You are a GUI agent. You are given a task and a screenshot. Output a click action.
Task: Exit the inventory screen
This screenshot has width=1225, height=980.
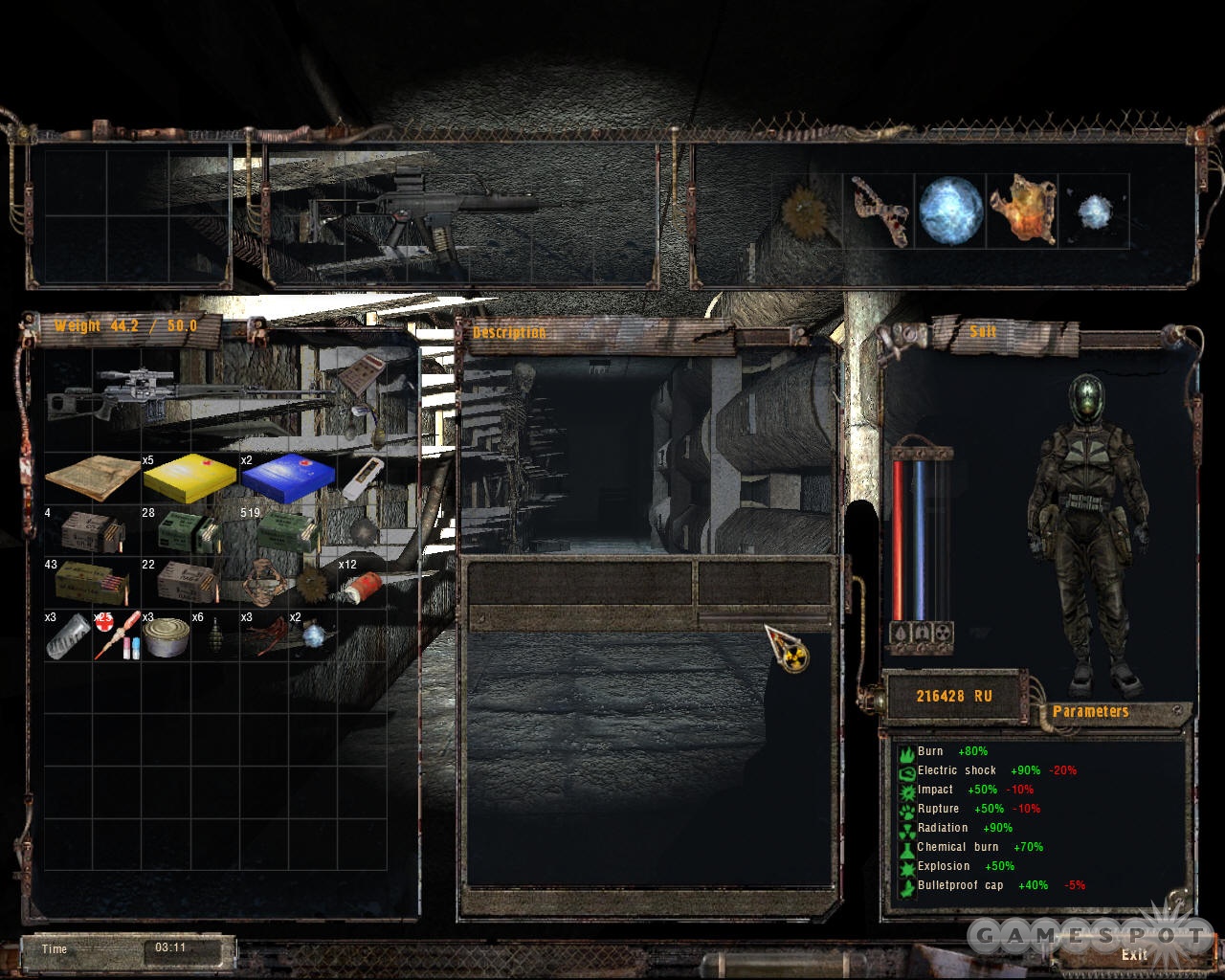(1134, 954)
